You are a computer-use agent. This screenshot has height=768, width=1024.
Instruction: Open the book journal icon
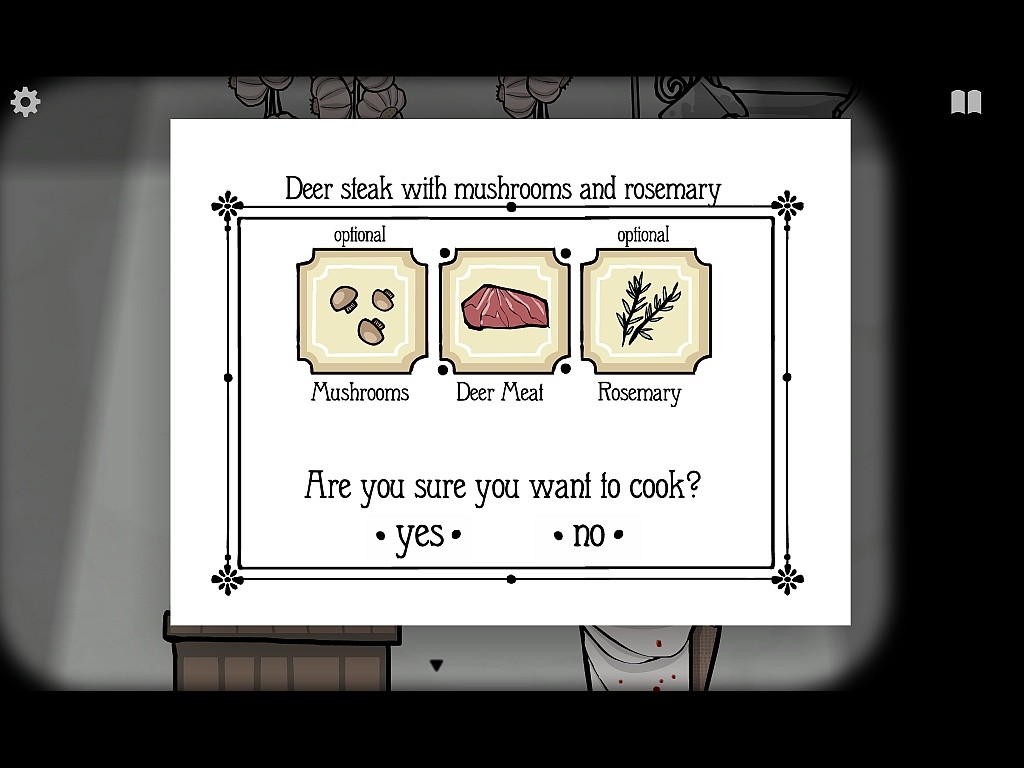965,102
